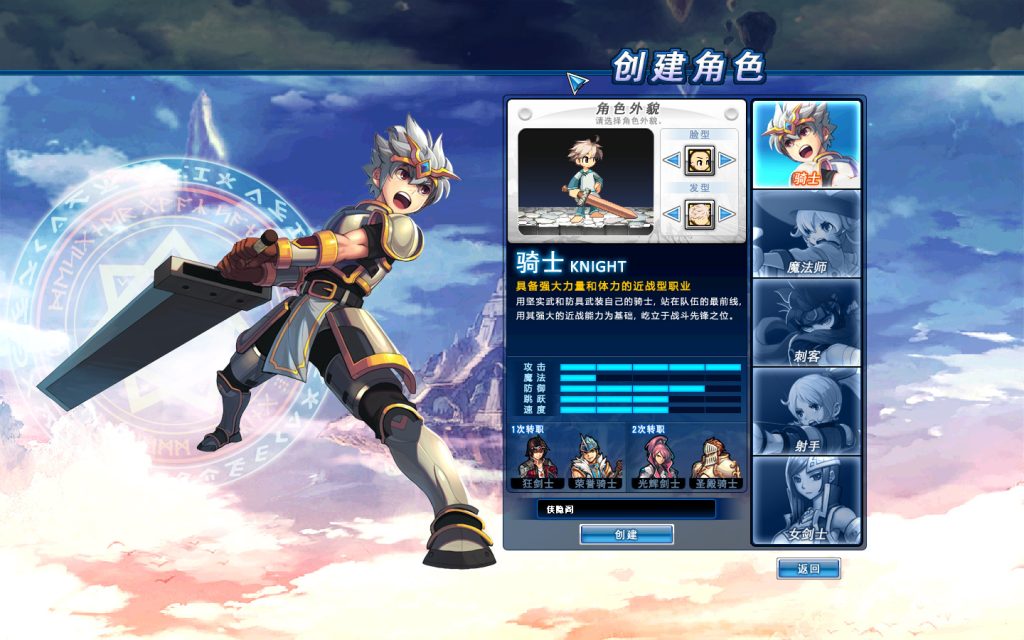Viewport: 1024px width, 640px height.
Task: Click the Create (创建) button
Action: tap(626, 535)
